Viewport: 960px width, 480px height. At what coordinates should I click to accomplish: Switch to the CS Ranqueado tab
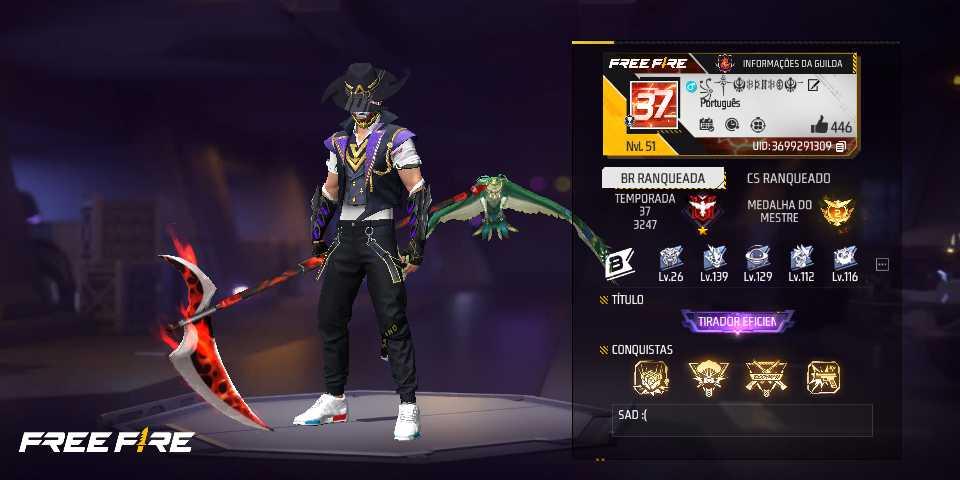click(788, 178)
